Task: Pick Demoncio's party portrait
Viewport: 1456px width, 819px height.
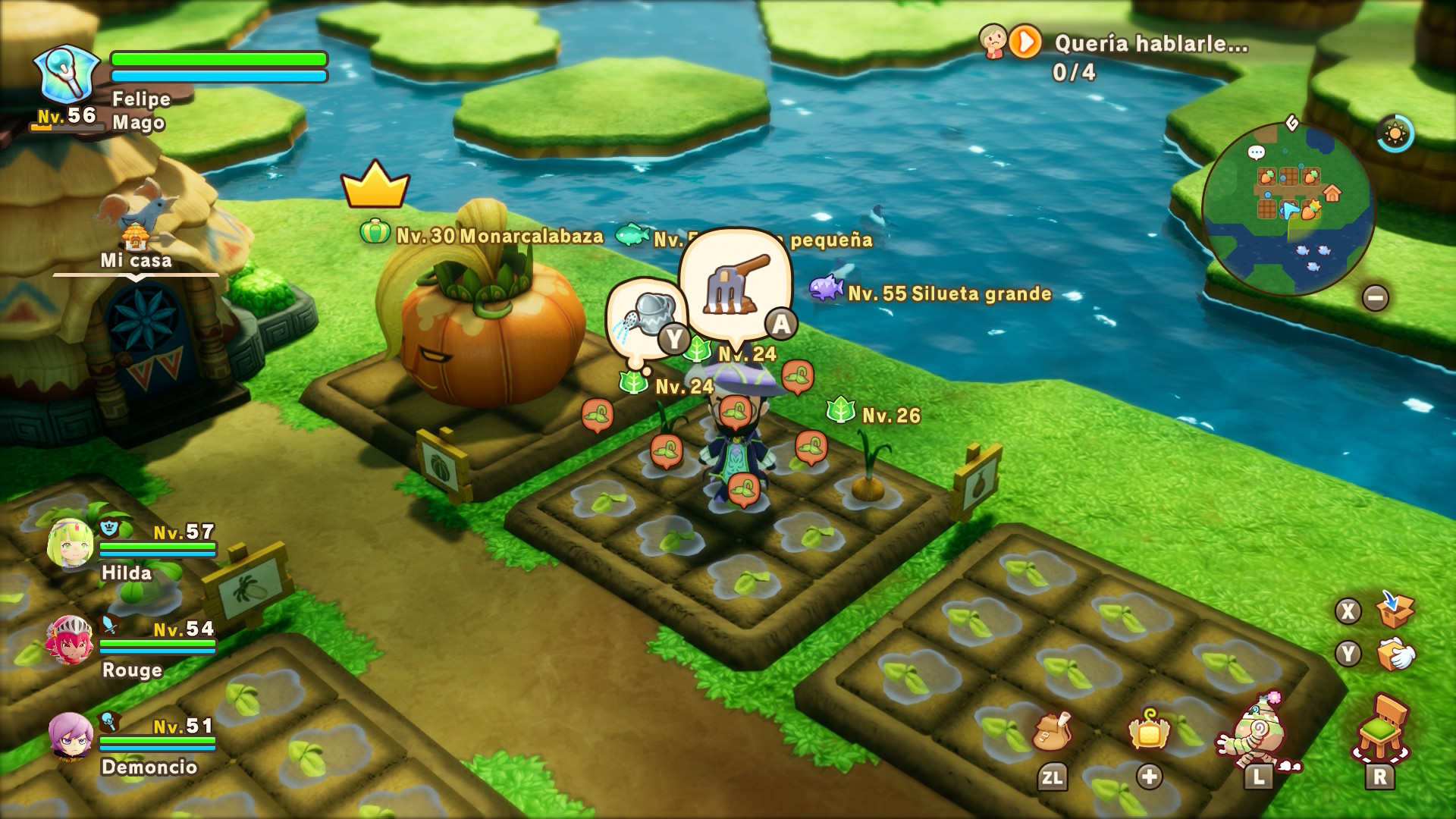Action: (x=71, y=736)
